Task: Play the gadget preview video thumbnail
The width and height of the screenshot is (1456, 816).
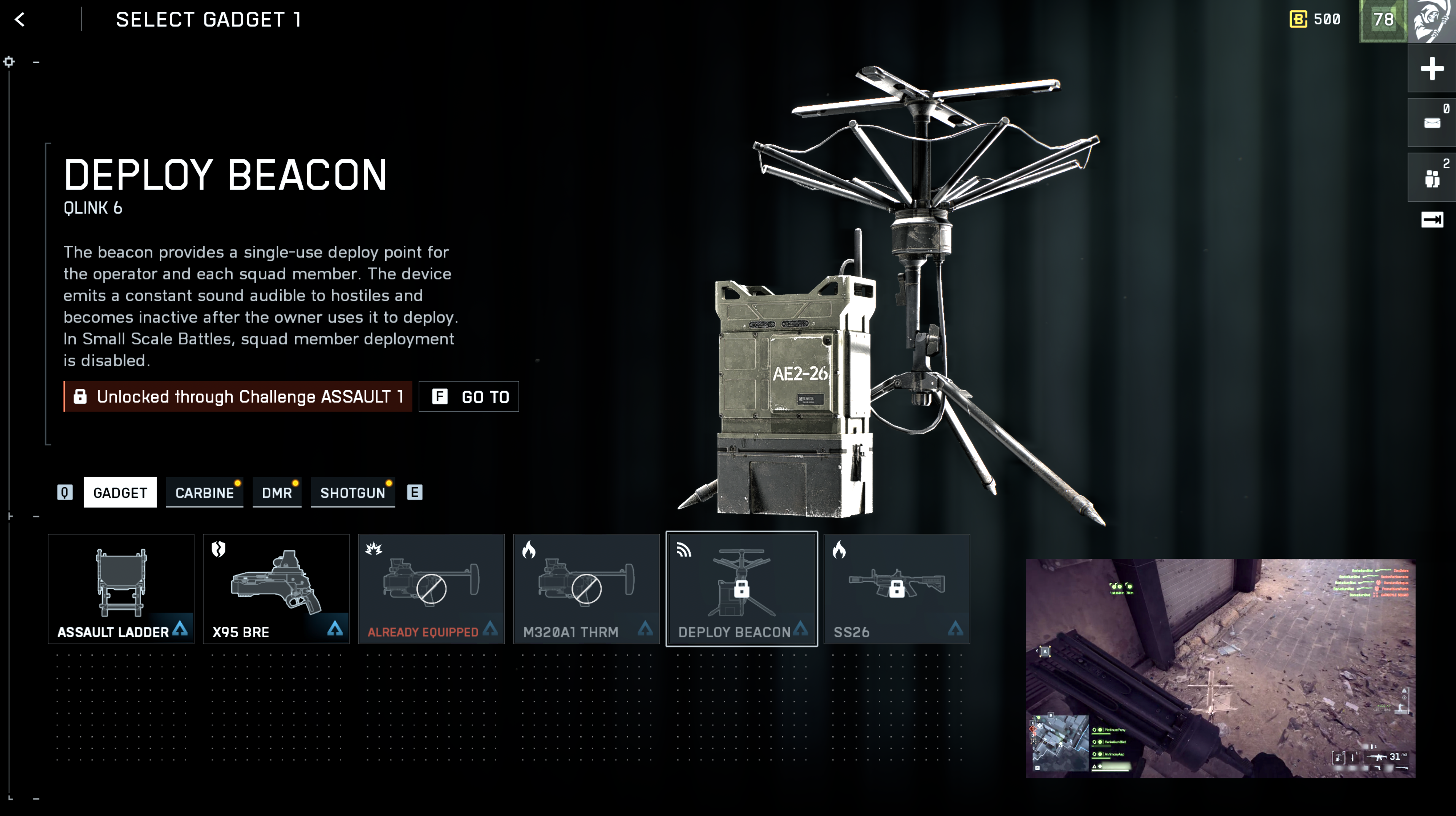Action: [1220, 668]
